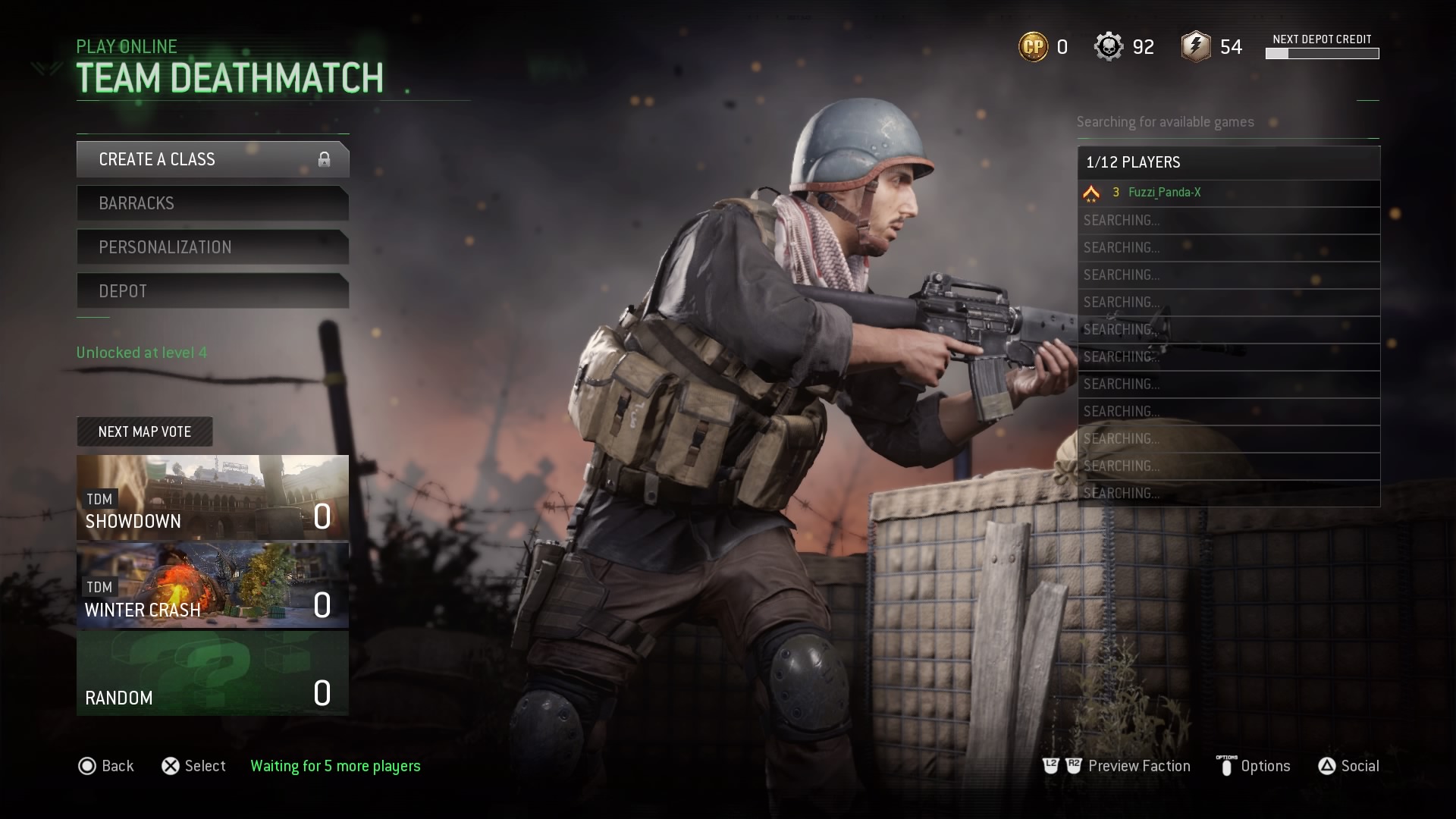Vote for the Winter Crash map
The image size is (1456, 819).
(x=212, y=585)
